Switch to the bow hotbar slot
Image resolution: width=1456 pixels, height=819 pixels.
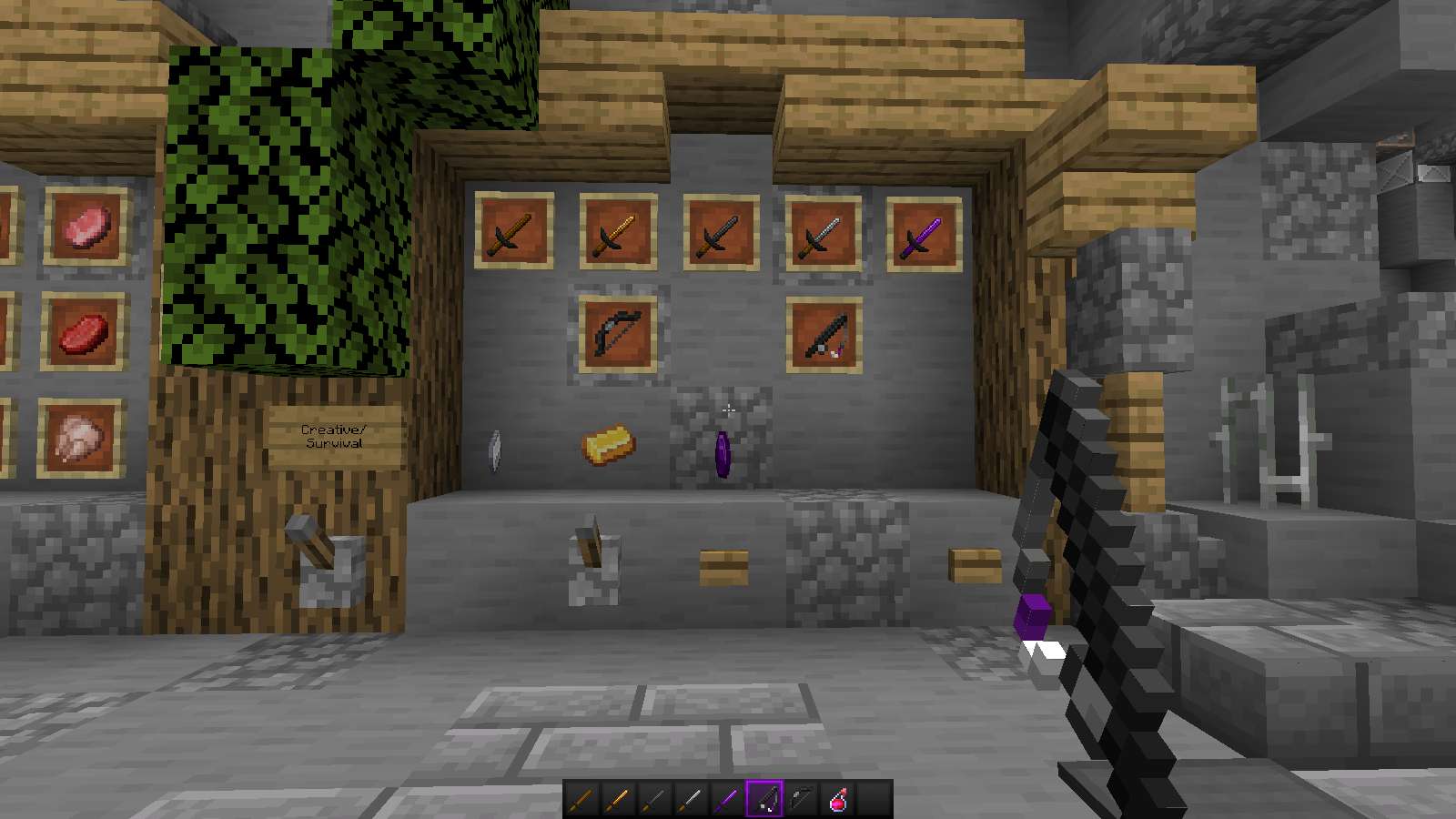tap(801, 800)
